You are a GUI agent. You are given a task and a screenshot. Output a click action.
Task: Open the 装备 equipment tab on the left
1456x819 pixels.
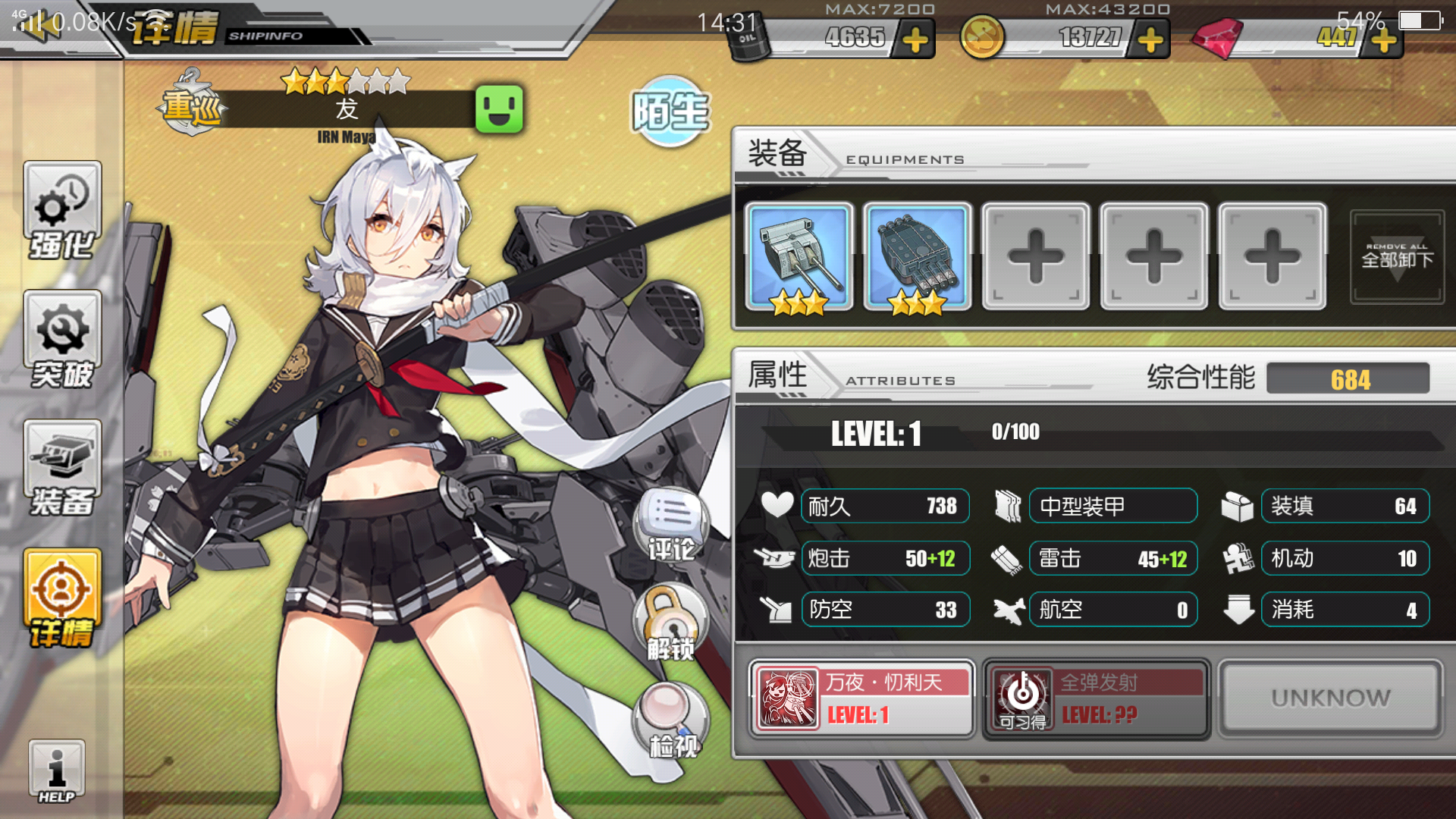(x=62, y=469)
